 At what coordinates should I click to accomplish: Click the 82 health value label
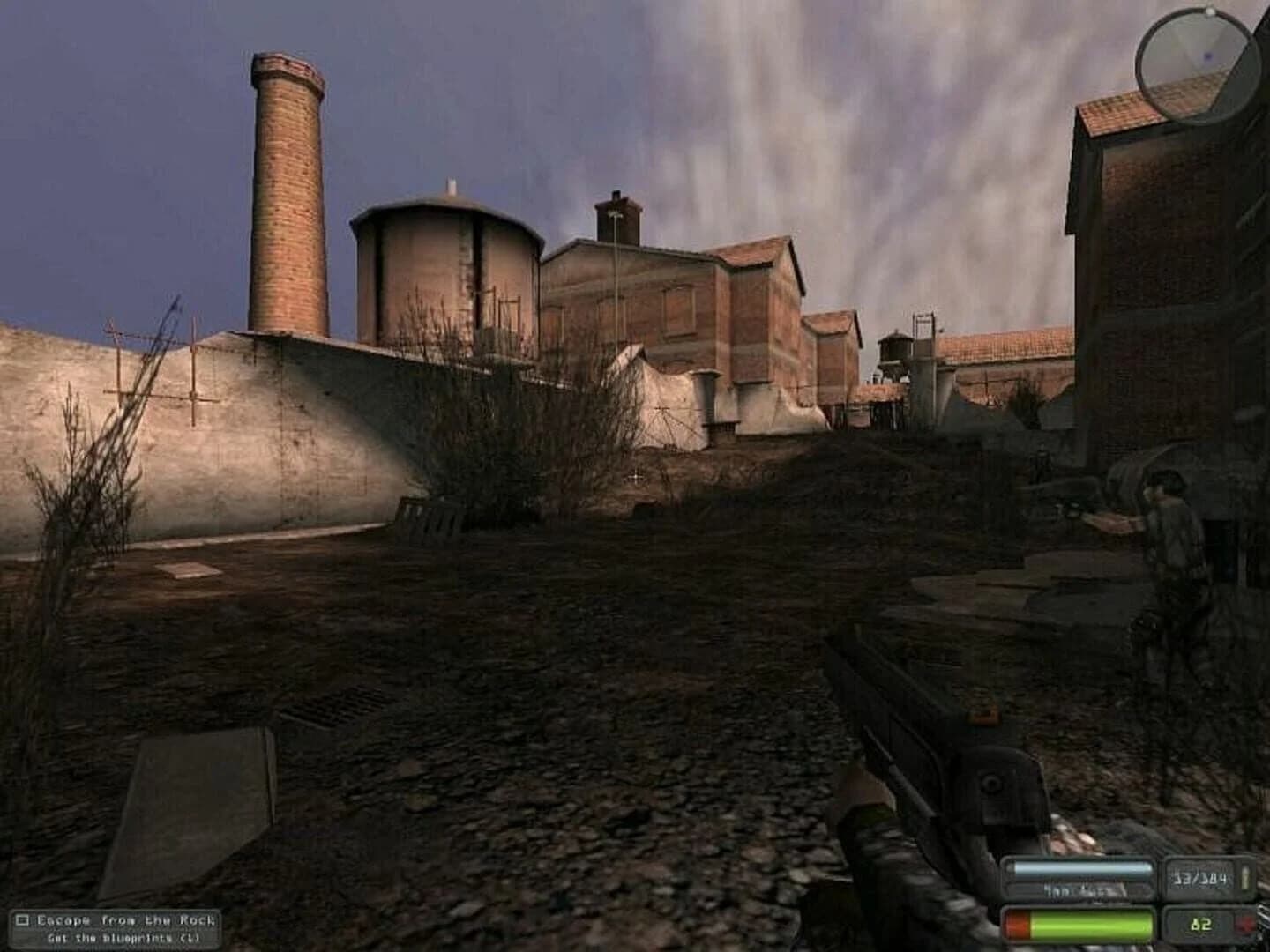(1198, 923)
